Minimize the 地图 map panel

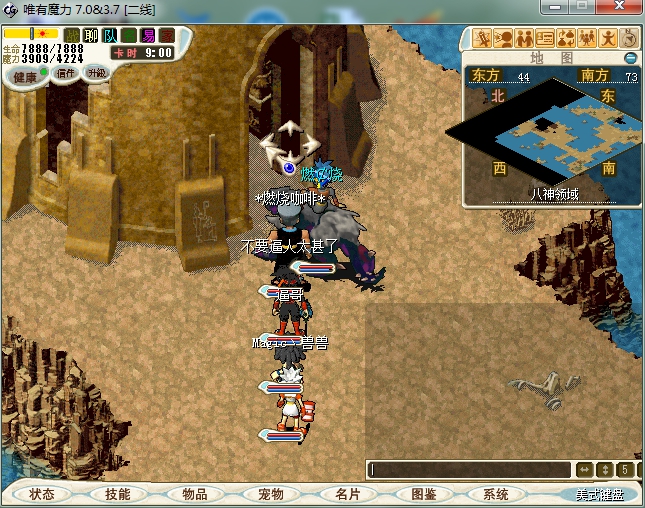pos(631,58)
